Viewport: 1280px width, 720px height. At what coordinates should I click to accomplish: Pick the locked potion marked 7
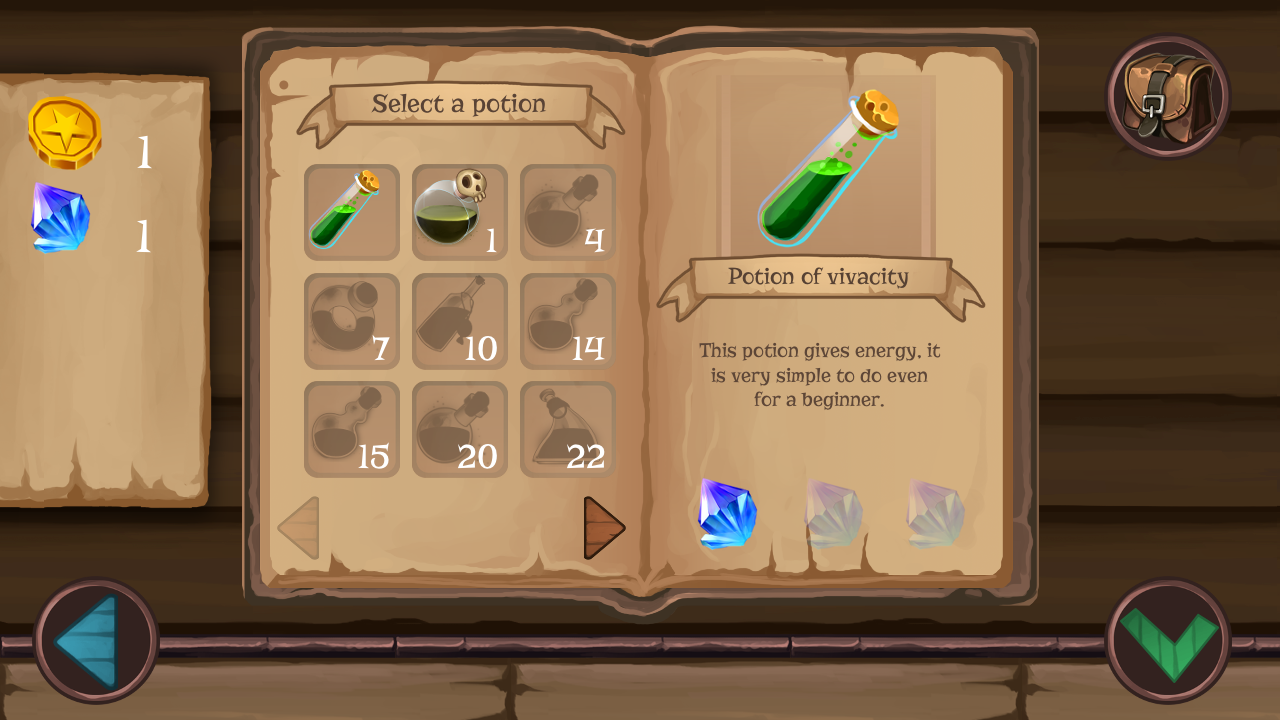(352, 321)
